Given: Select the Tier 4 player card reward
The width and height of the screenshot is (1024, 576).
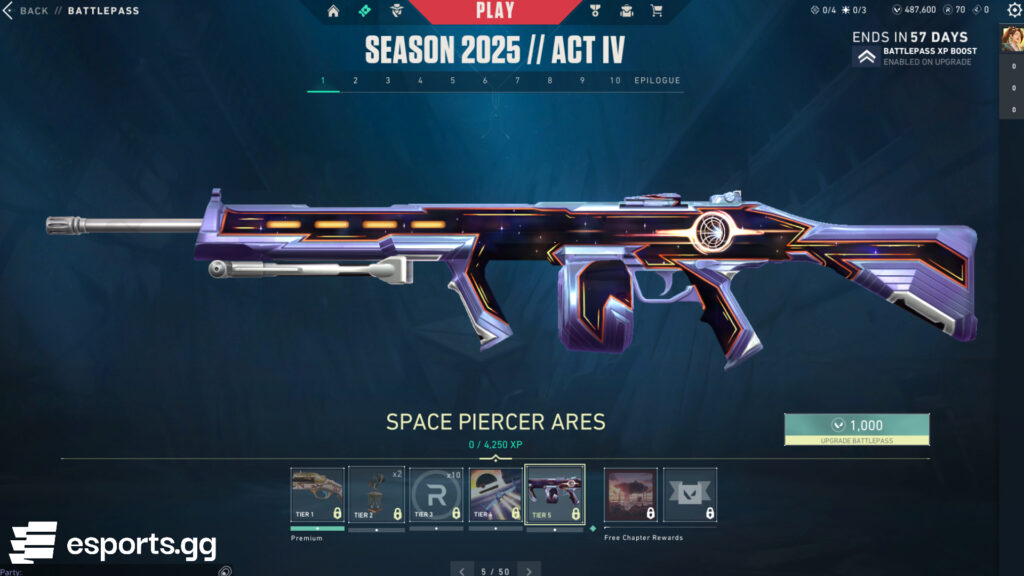Looking at the screenshot, I should pyautogui.click(x=495, y=495).
